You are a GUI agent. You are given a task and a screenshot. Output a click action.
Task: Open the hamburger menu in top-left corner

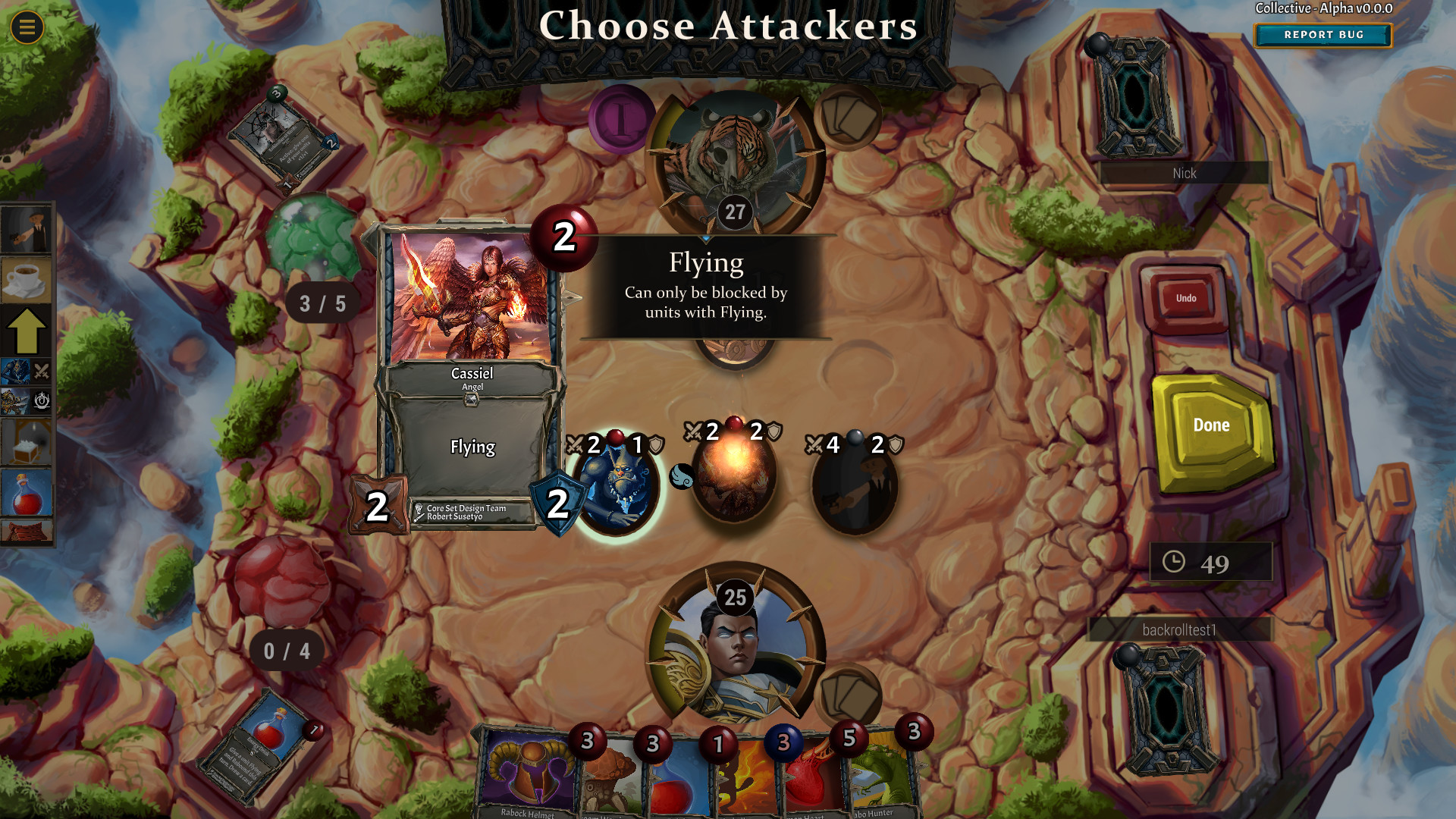pyautogui.click(x=26, y=26)
